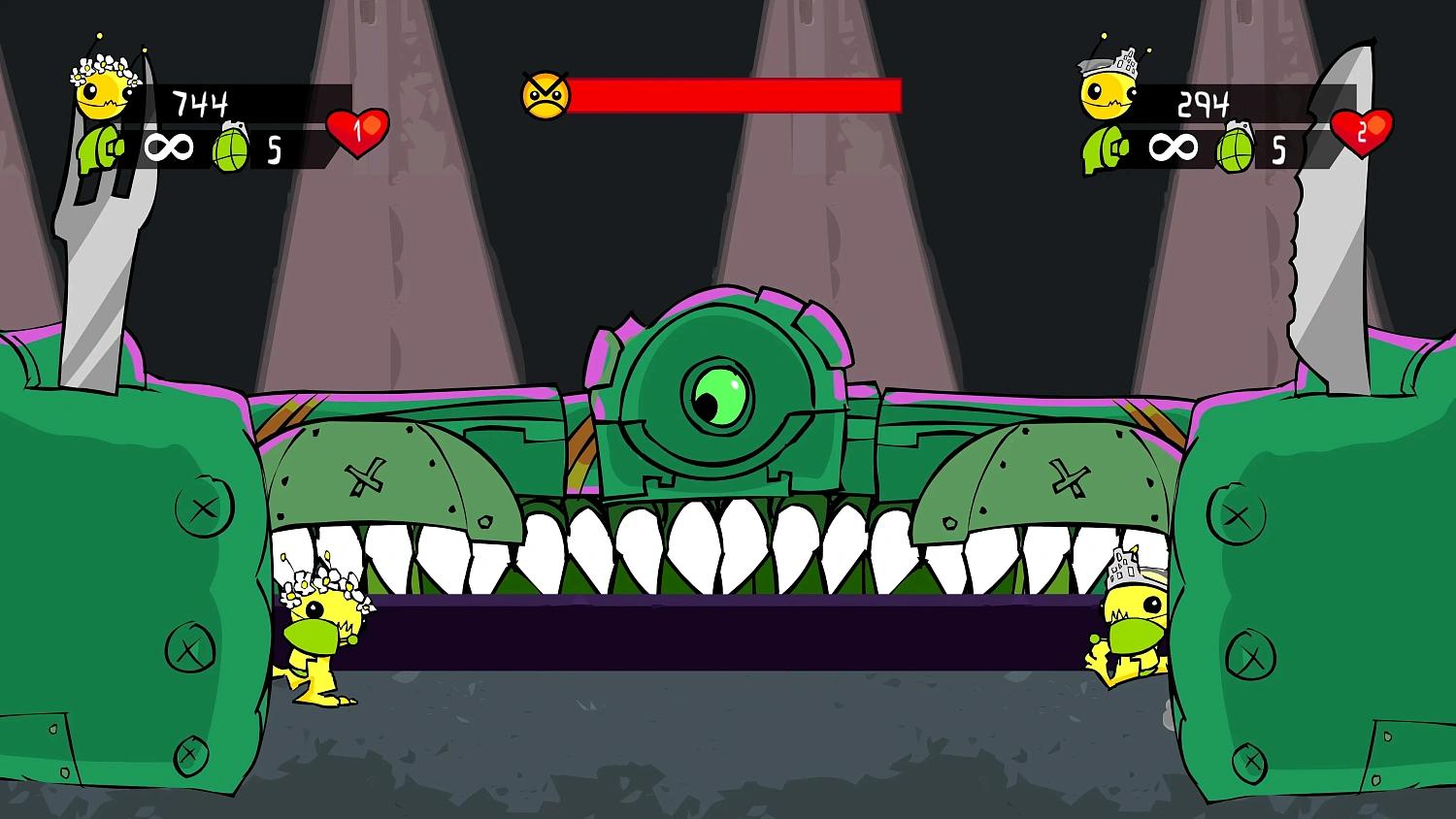The height and width of the screenshot is (819, 1456).
Task: Select the left player's grenade icon
Action: coord(233,147)
